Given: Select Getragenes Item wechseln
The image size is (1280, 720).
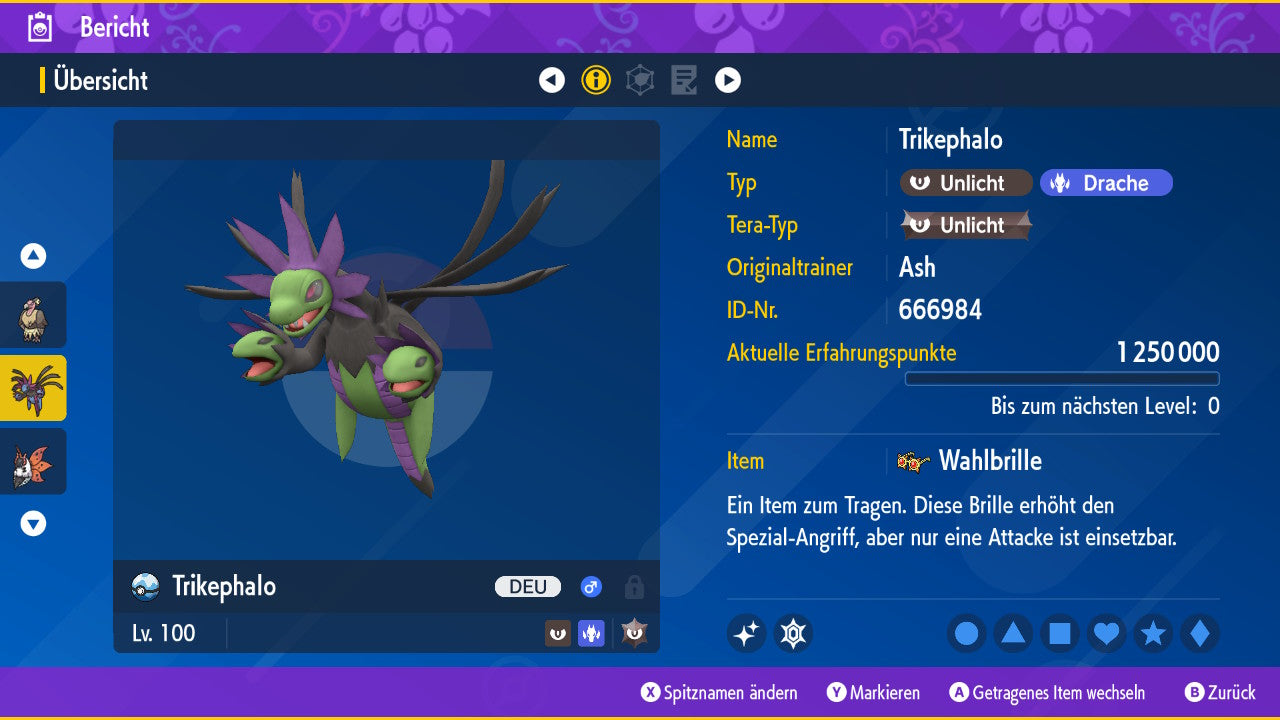Looking at the screenshot, I should [1047, 693].
